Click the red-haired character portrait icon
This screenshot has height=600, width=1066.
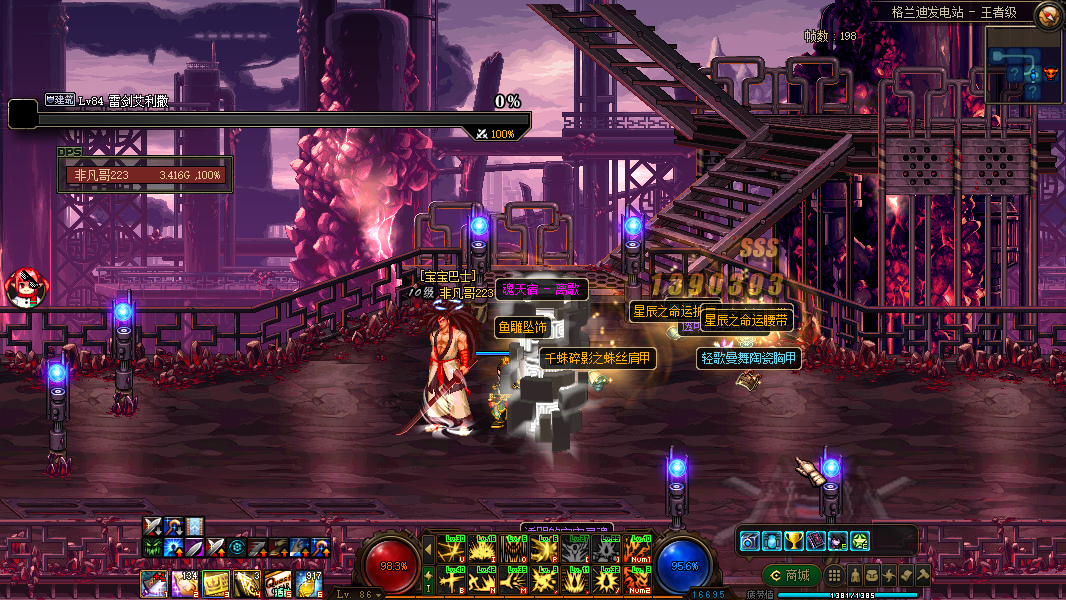22,287
